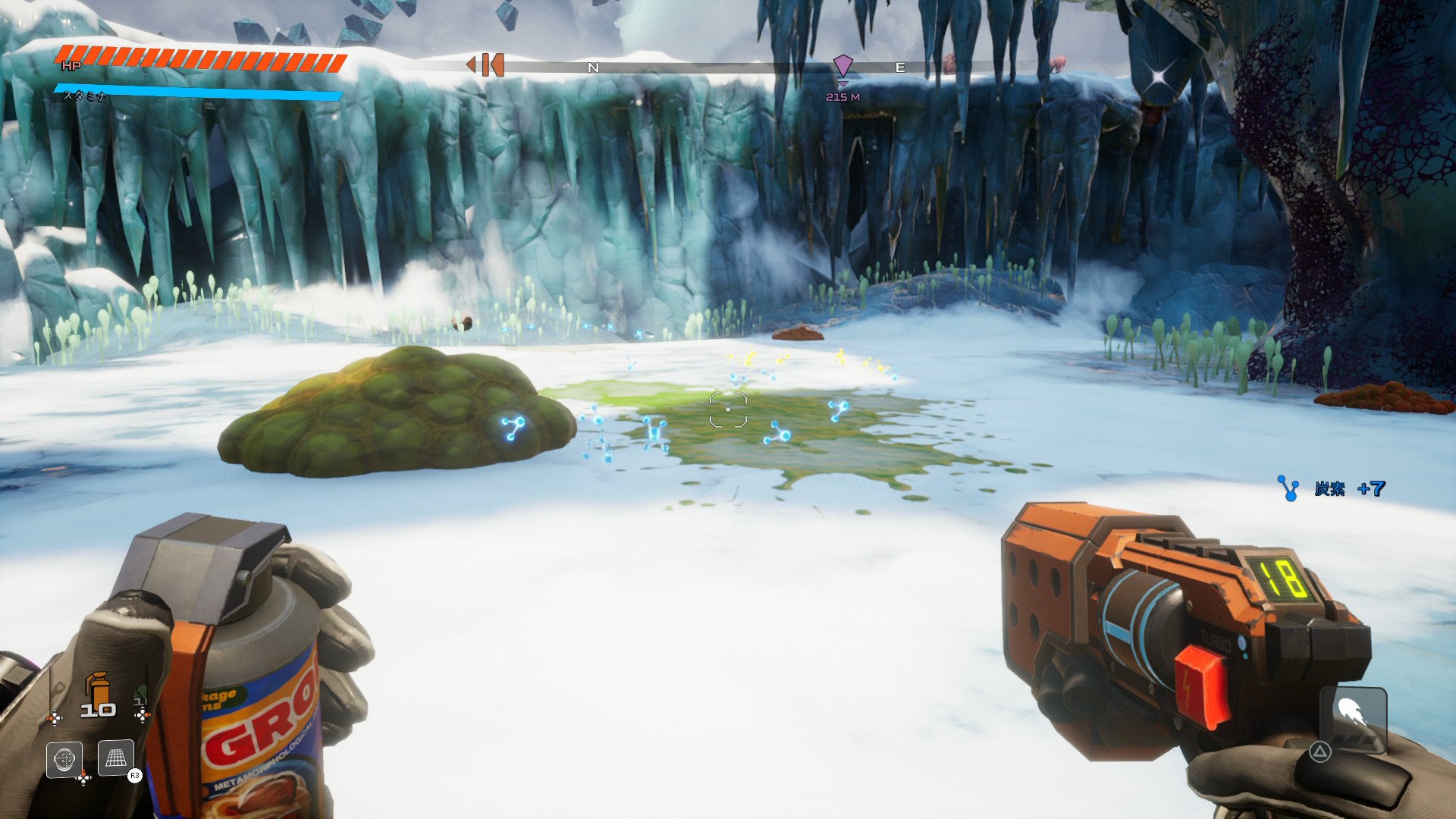This screenshot has height=819, width=1456.
Task: Click the purple objective marker on compass
Action: pos(843,66)
